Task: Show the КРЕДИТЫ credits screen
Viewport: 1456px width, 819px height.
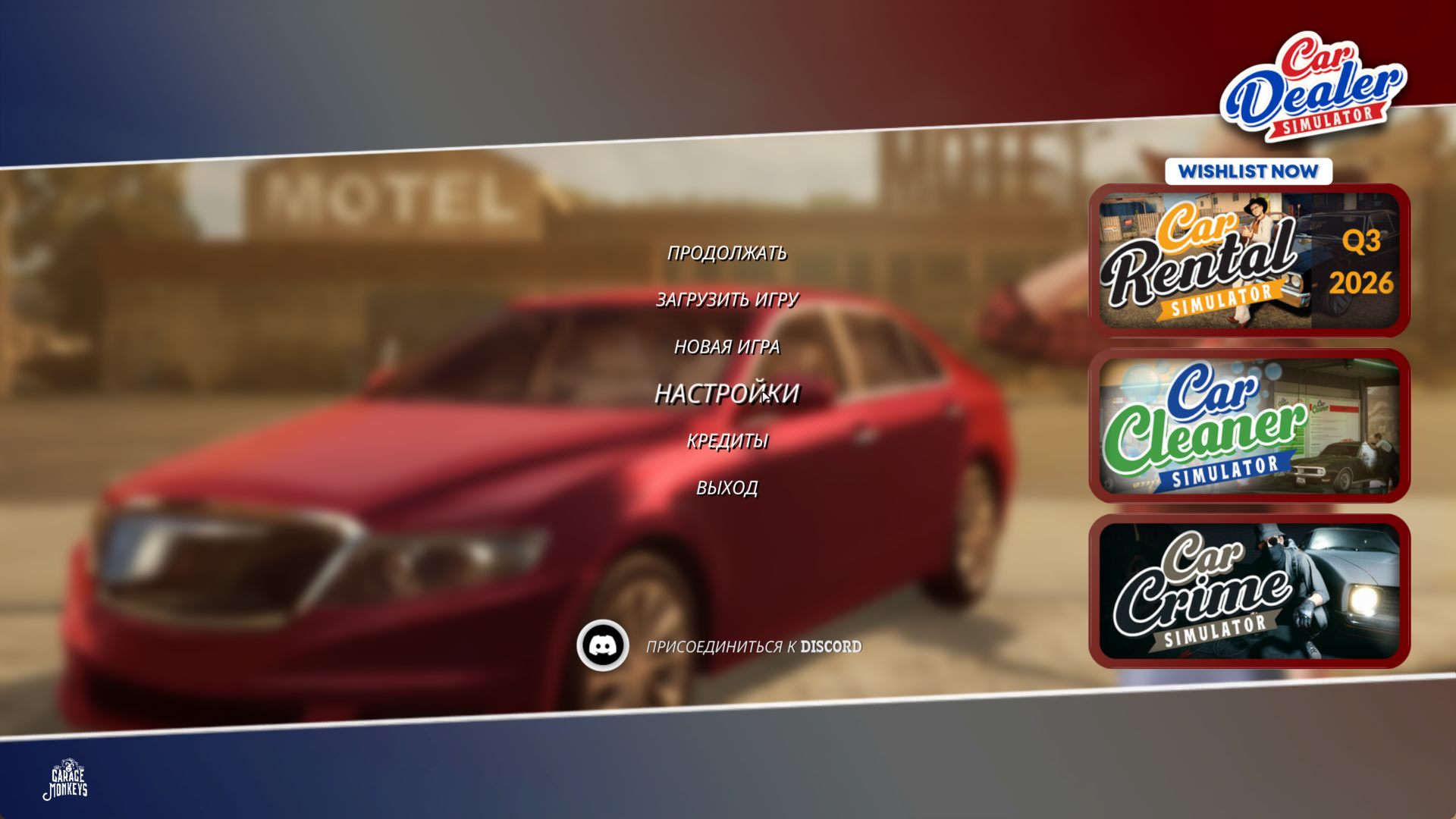Action: pyautogui.click(x=726, y=441)
